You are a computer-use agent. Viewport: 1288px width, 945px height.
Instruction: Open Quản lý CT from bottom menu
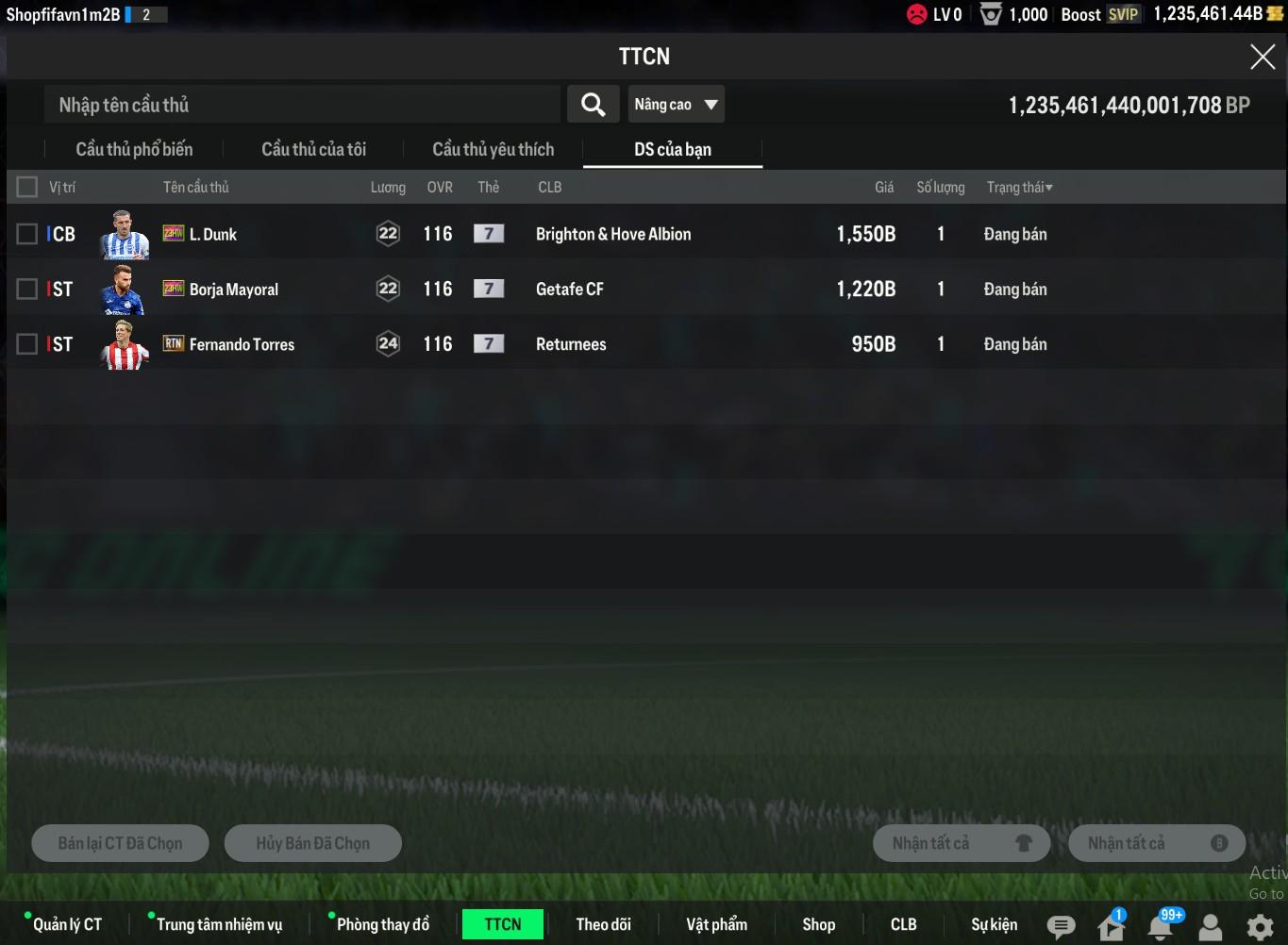pos(67,924)
